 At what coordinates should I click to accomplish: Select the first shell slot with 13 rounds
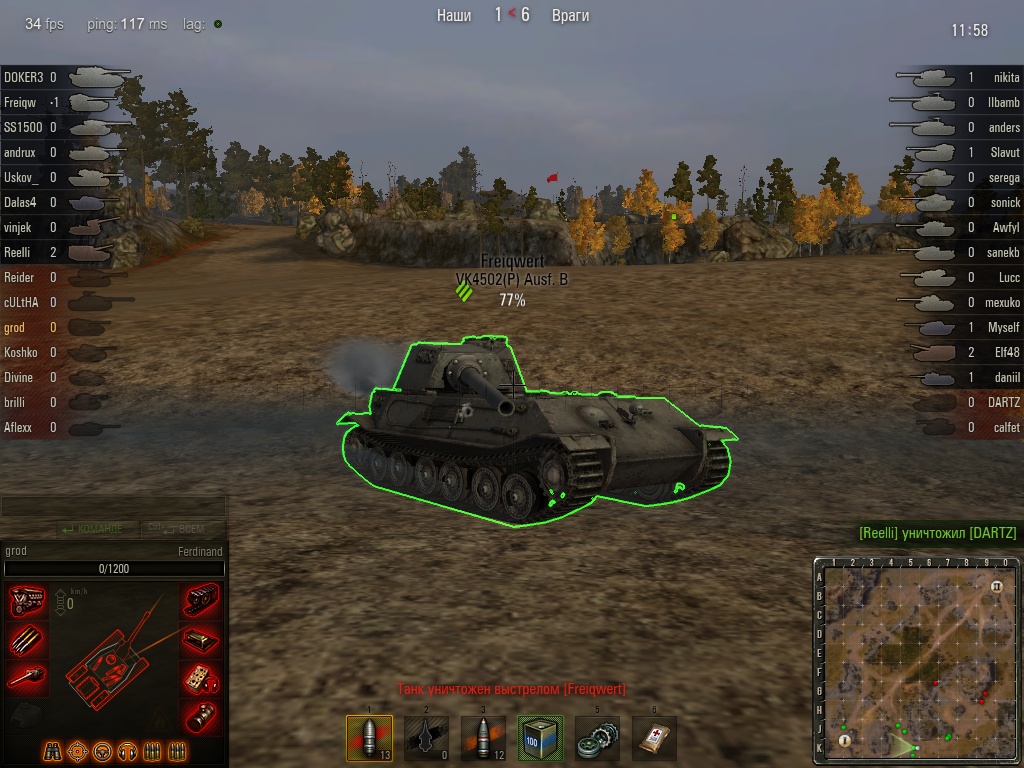pyautogui.click(x=369, y=738)
